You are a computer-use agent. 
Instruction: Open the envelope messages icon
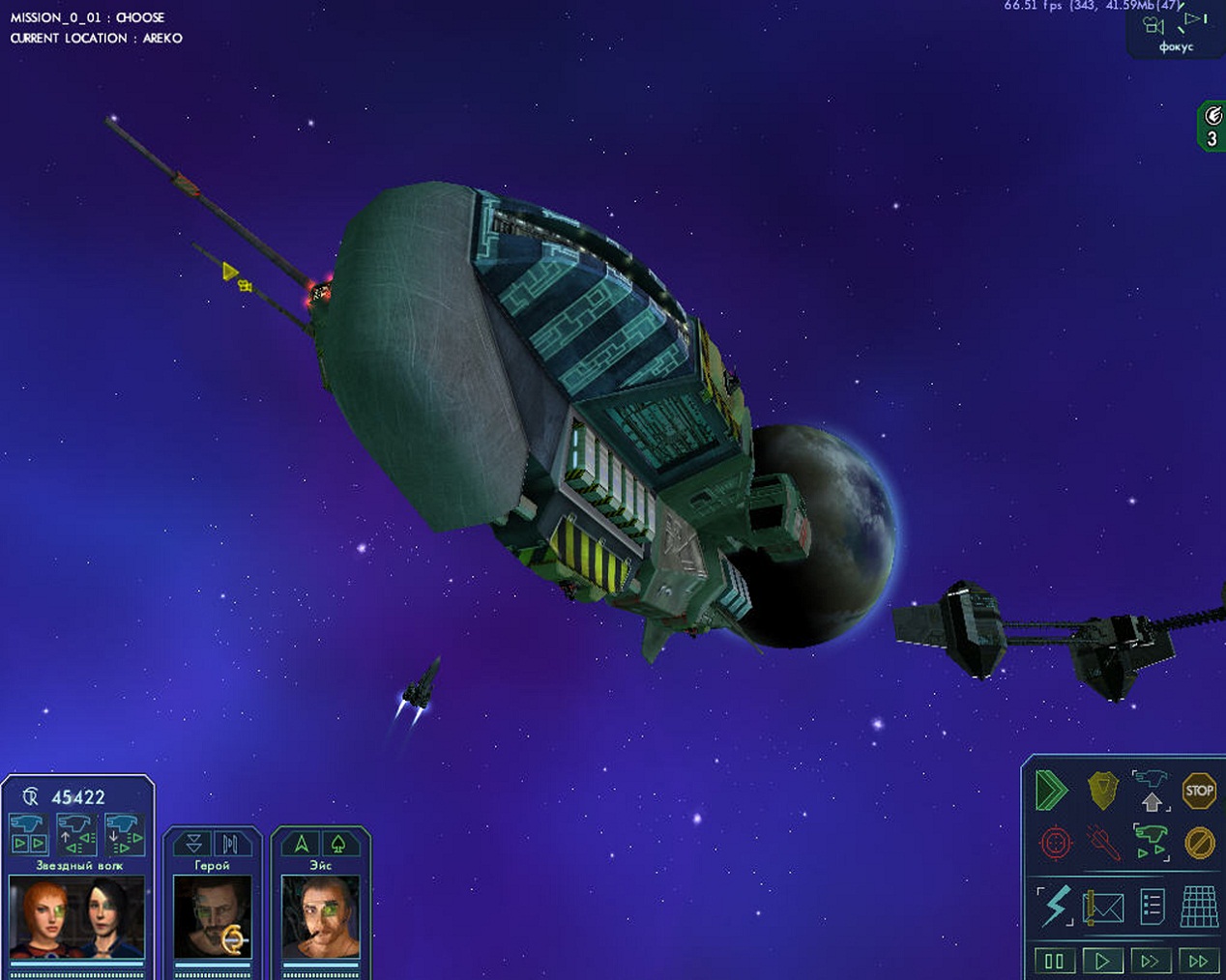[1103, 908]
